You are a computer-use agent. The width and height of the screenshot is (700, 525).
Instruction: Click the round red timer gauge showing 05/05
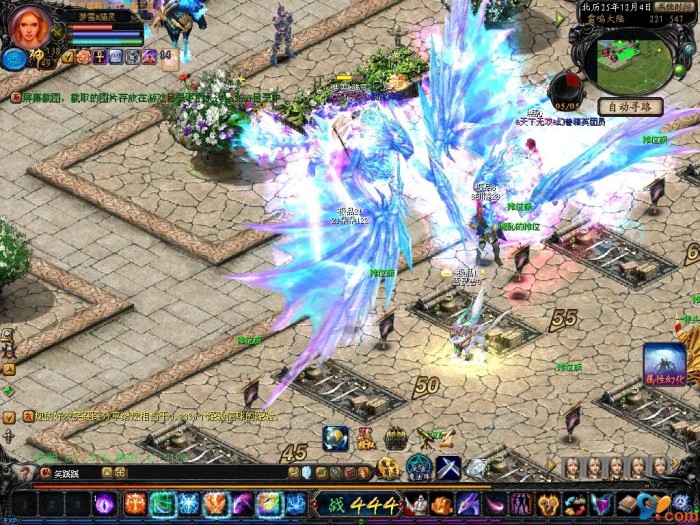(566, 88)
